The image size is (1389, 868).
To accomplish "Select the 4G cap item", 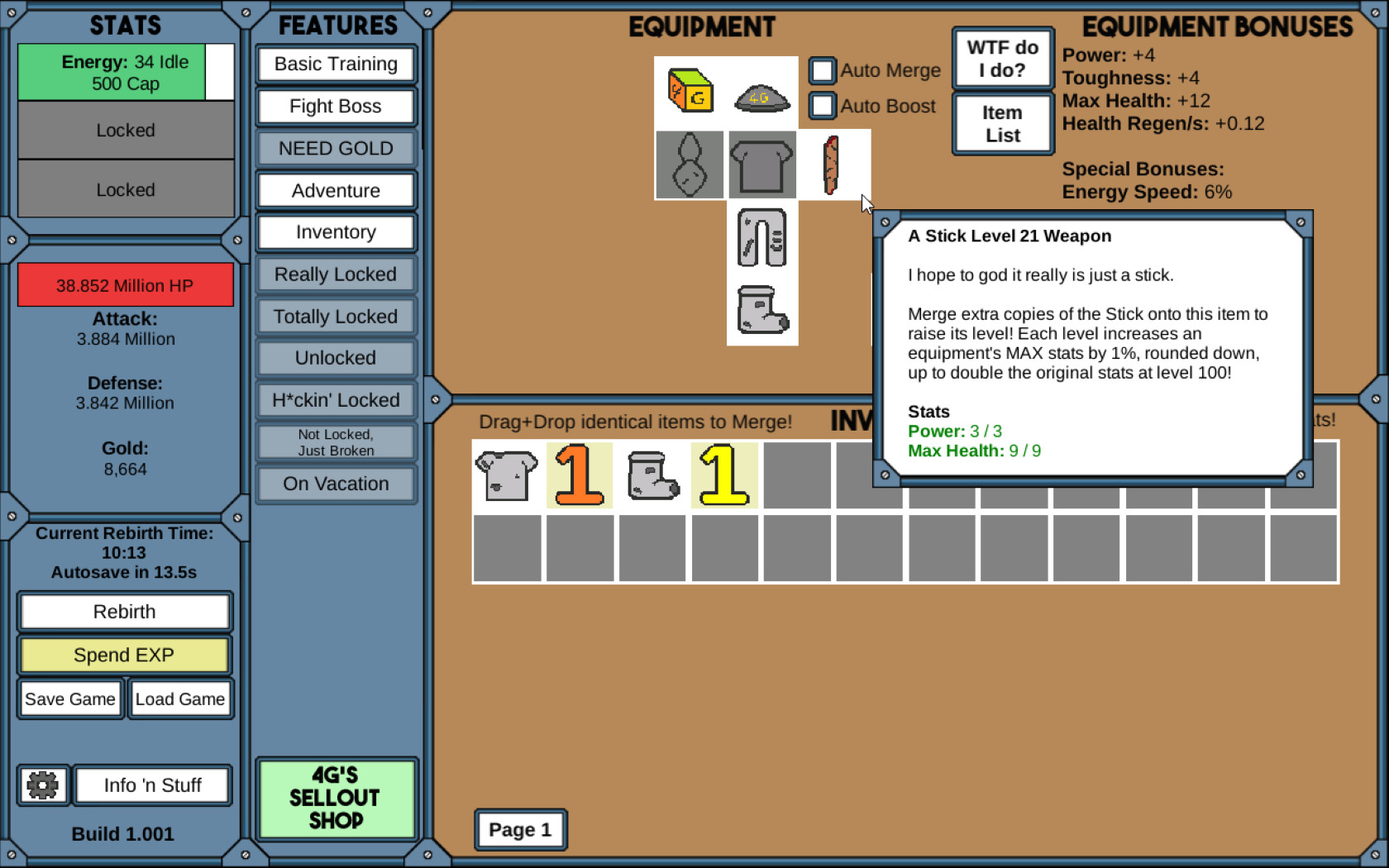I will point(761,98).
